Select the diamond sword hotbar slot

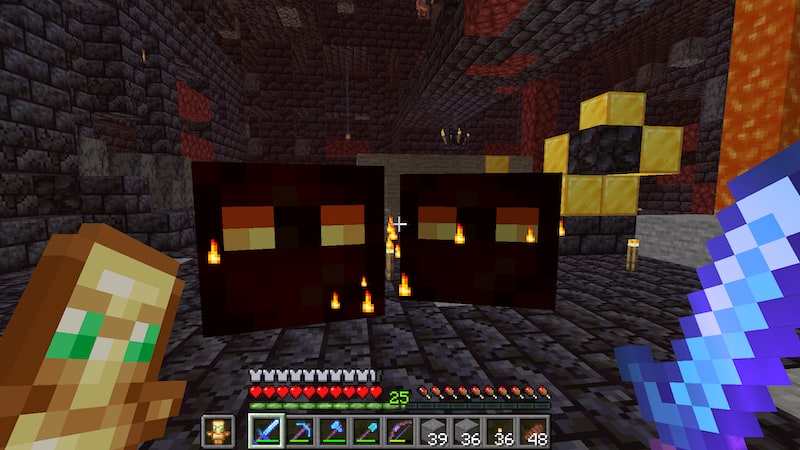[265, 431]
